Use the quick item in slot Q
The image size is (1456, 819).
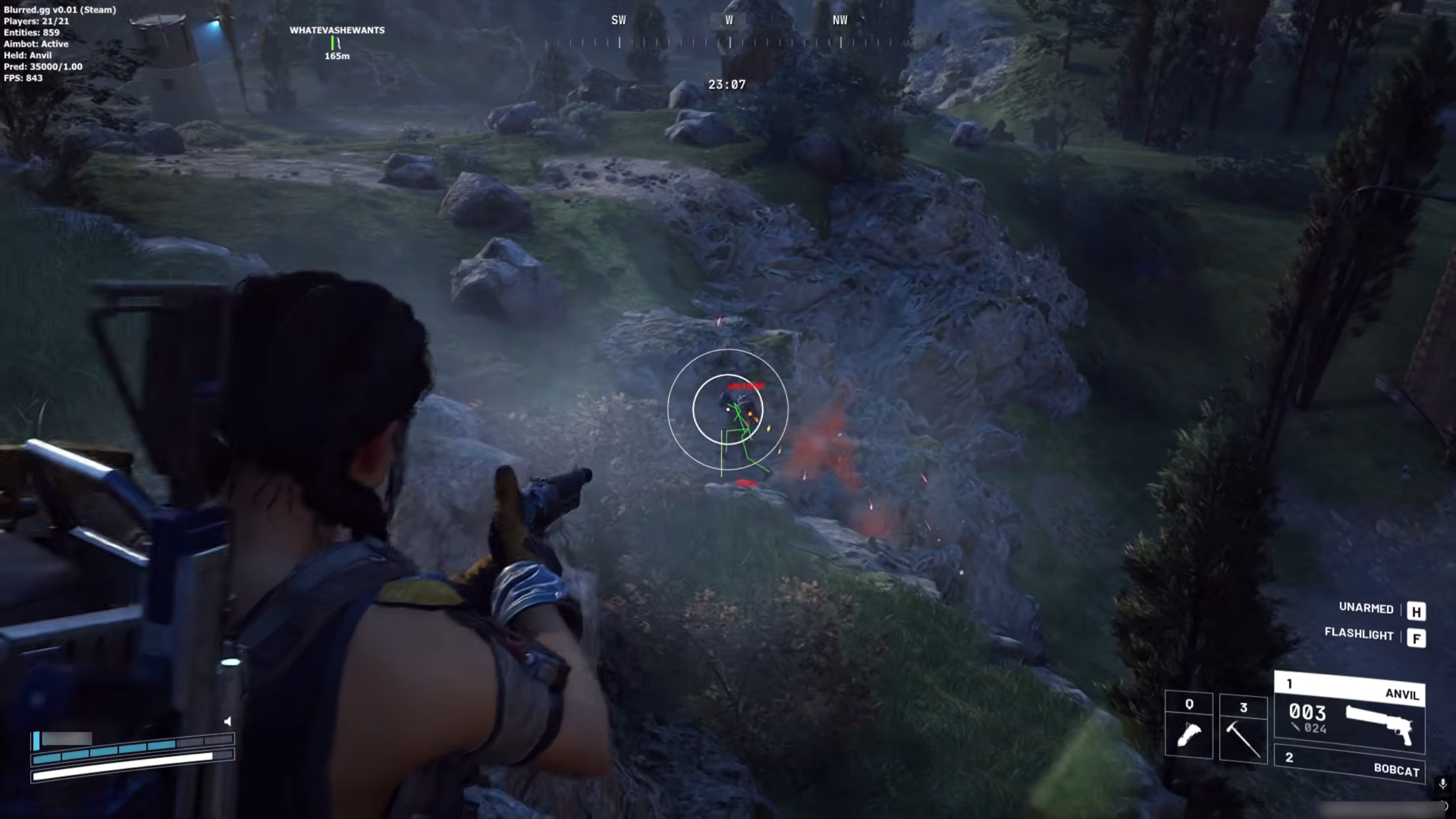coord(1188,725)
